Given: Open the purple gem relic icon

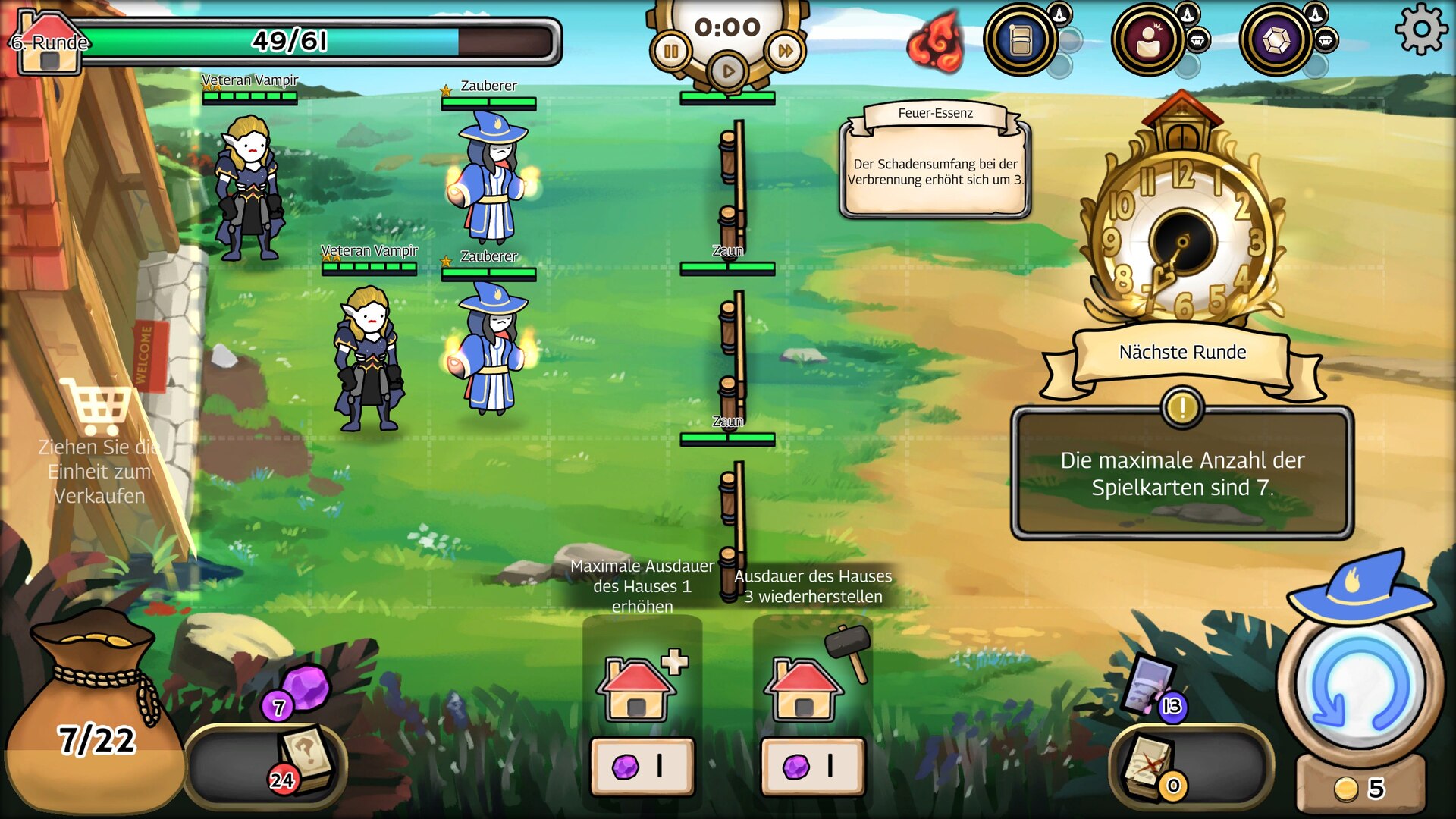Looking at the screenshot, I should (1277, 39).
